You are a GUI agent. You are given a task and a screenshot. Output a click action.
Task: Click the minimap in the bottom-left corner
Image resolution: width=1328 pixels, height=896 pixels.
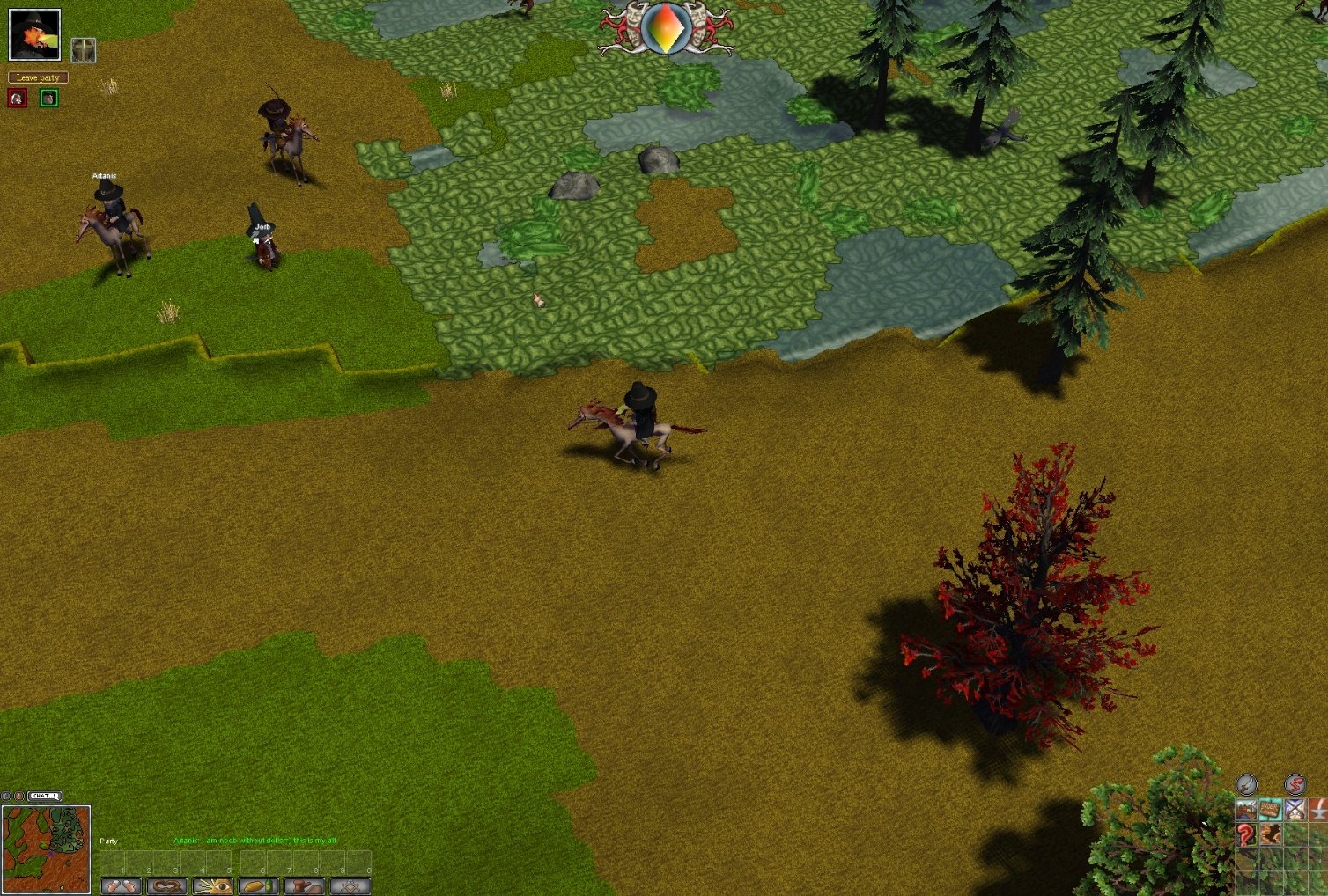pos(46,847)
